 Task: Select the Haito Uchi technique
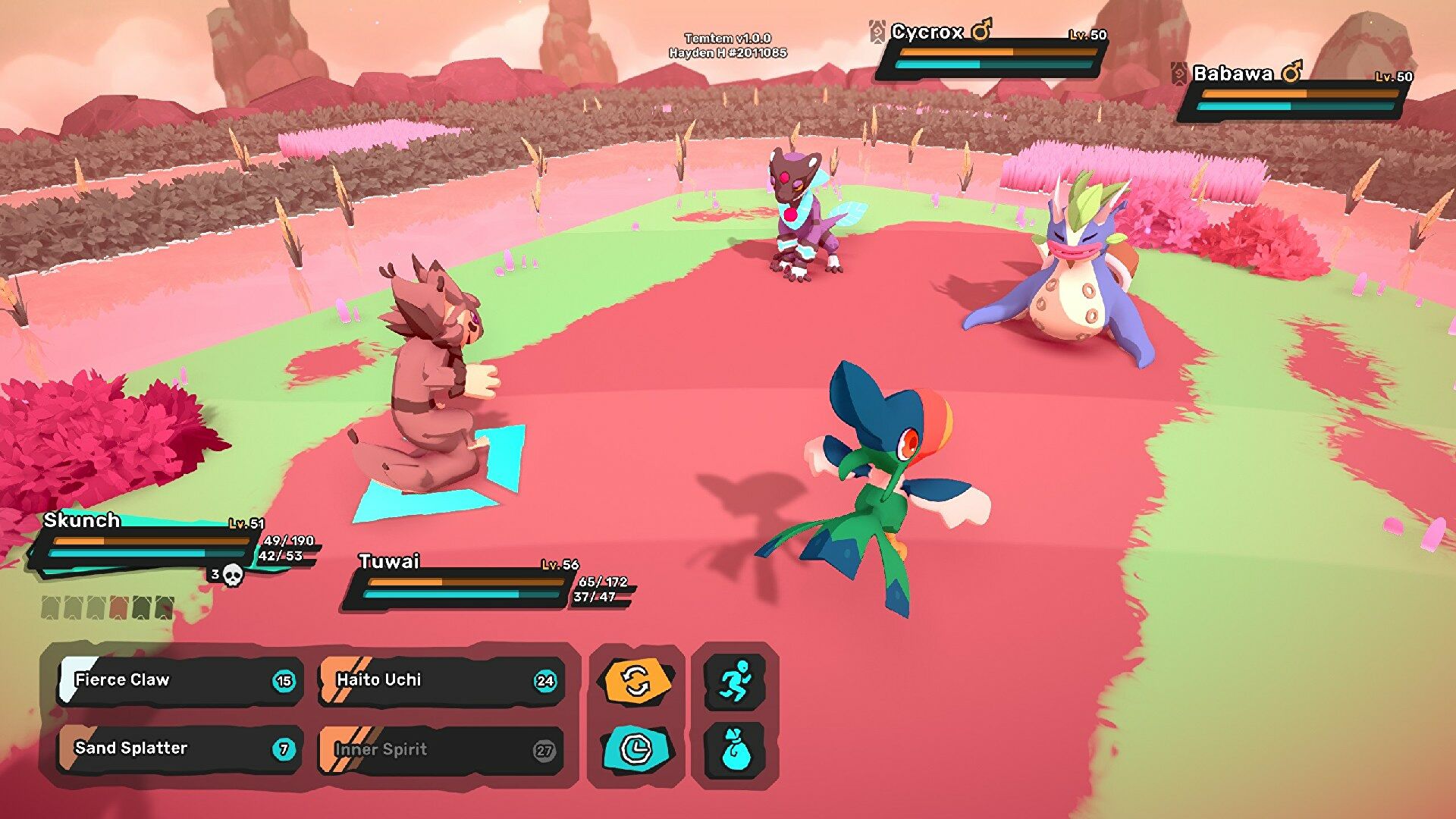pos(441,680)
